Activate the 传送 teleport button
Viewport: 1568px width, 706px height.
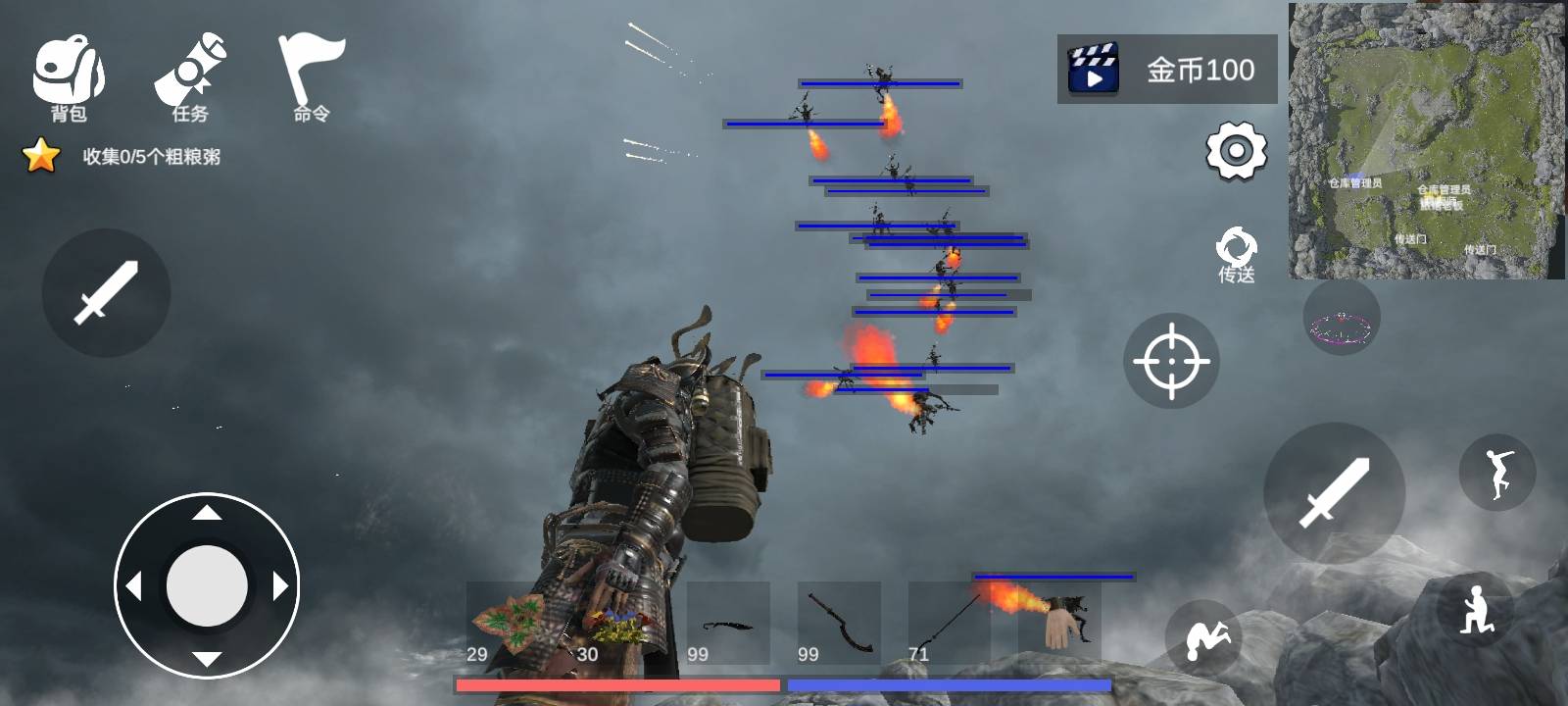click(1236, 255)
